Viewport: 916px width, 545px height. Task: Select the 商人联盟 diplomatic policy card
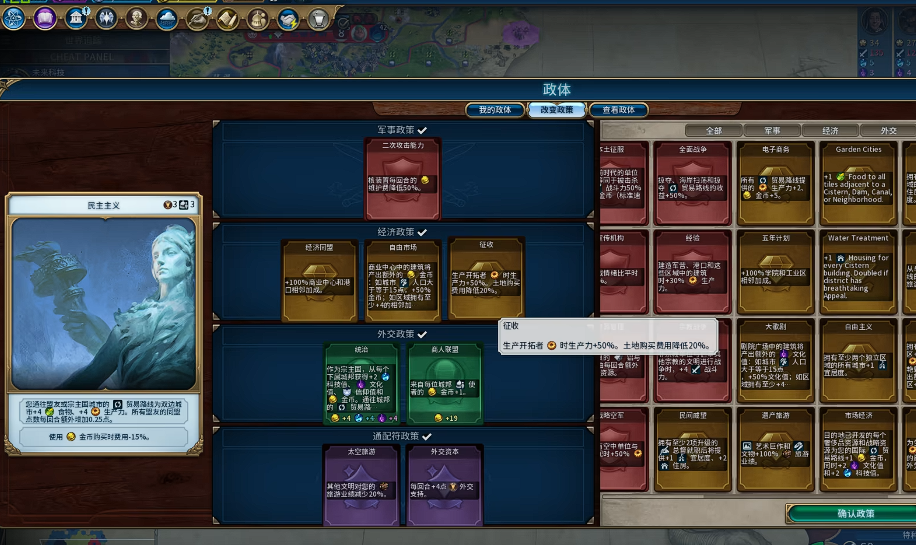pos(443,384)
